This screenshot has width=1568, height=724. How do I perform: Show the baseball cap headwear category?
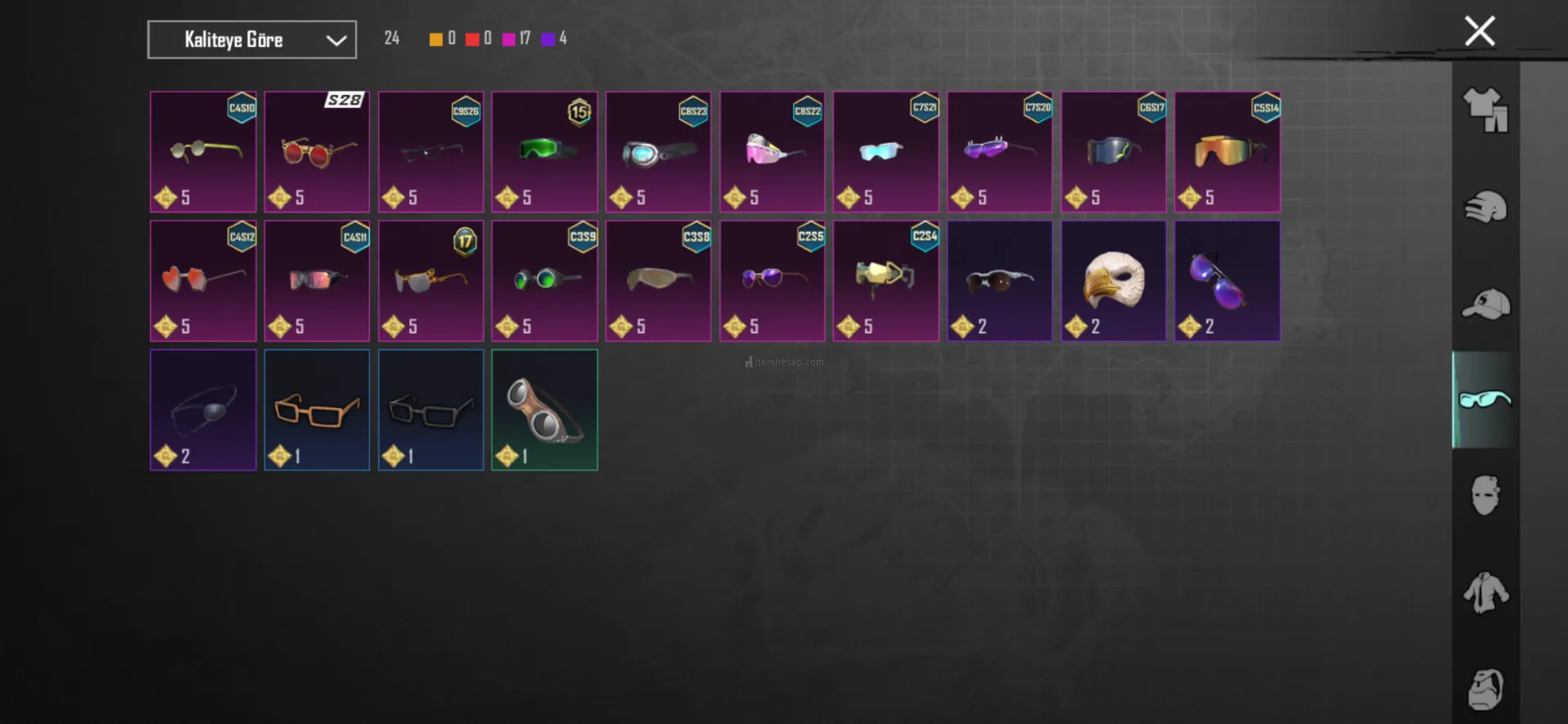pos(1485,304)
